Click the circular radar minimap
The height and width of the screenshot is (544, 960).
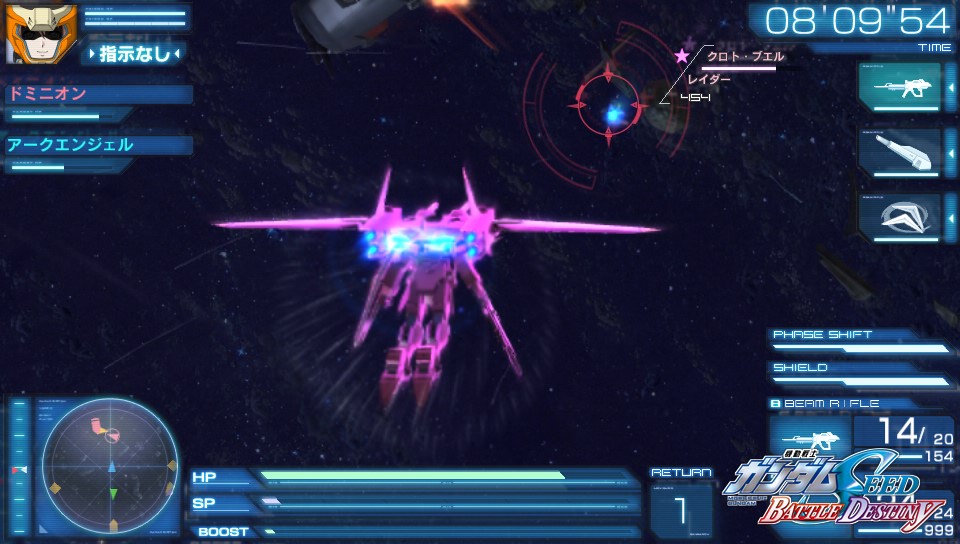108,464
